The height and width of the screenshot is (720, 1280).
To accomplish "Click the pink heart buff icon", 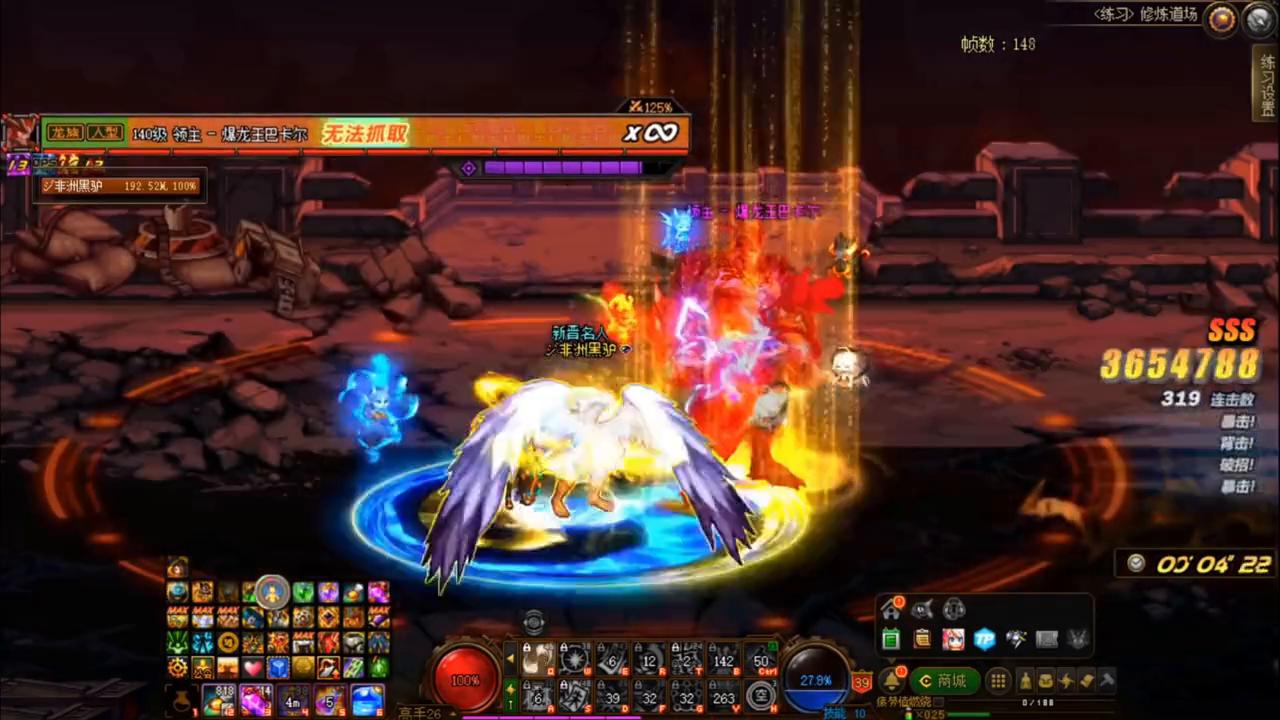I will [252, 667].
